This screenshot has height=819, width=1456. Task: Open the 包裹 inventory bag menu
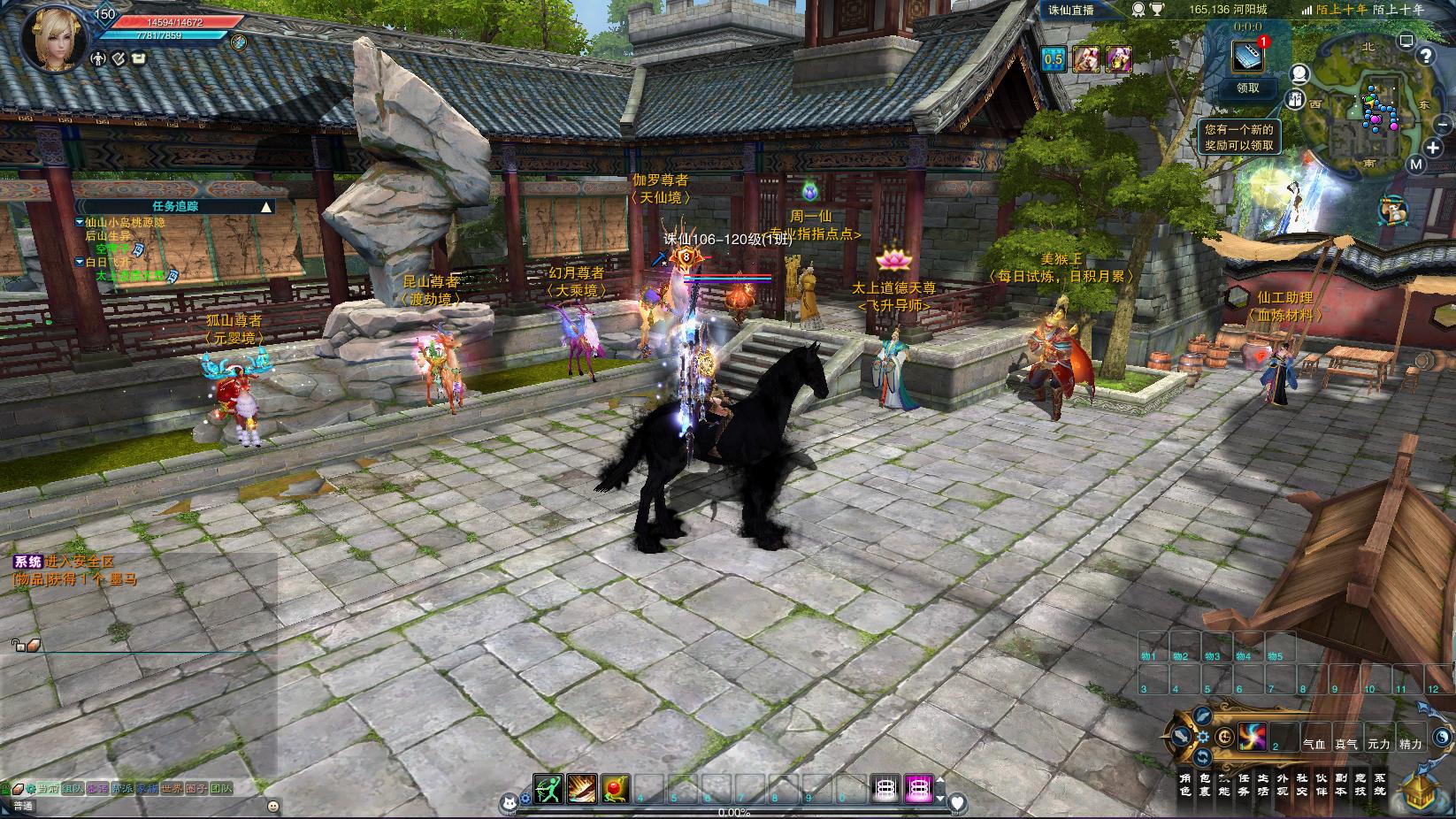1206,785
